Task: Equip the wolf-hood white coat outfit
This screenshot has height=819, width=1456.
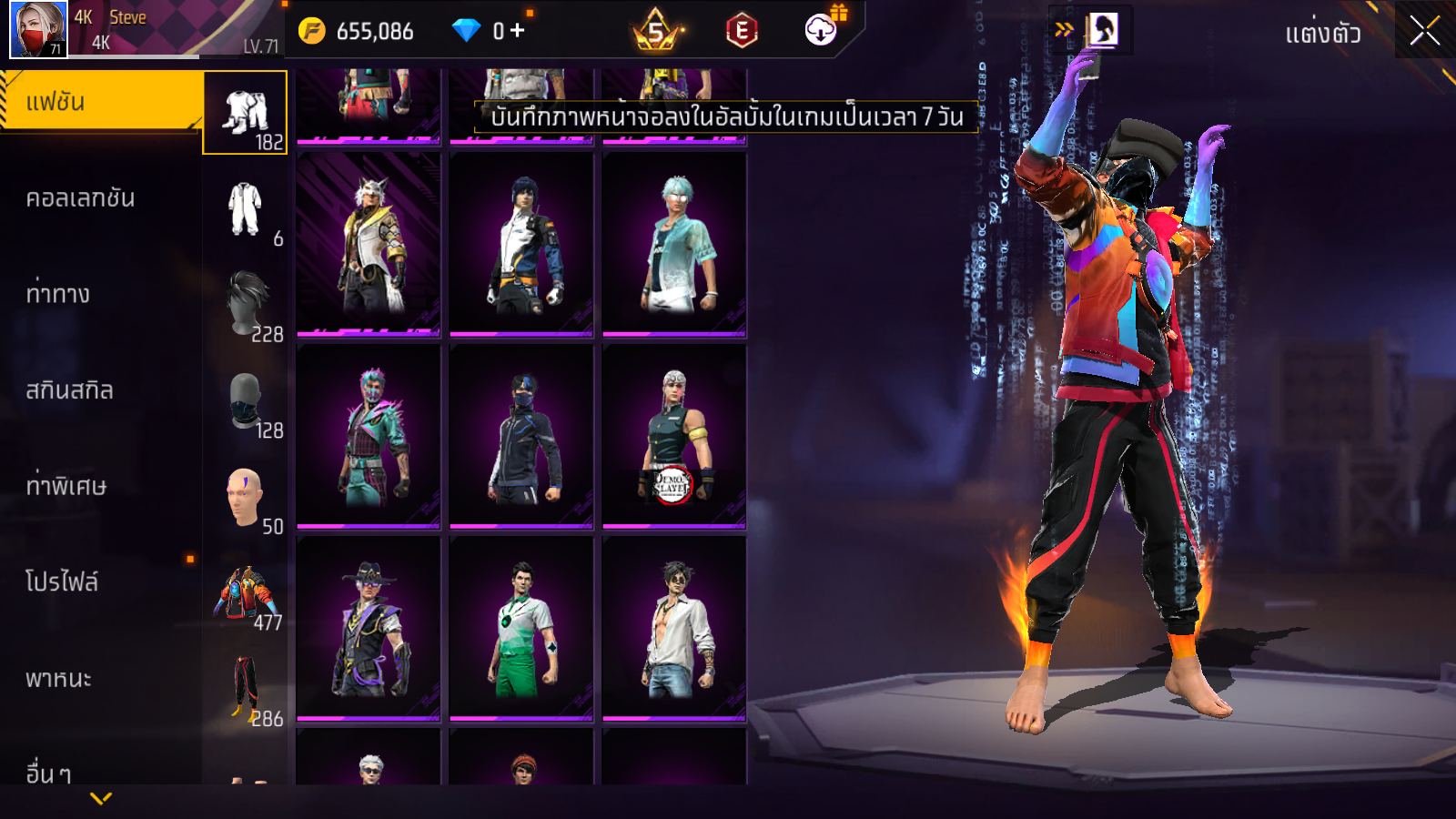Action: pos(368,244)
